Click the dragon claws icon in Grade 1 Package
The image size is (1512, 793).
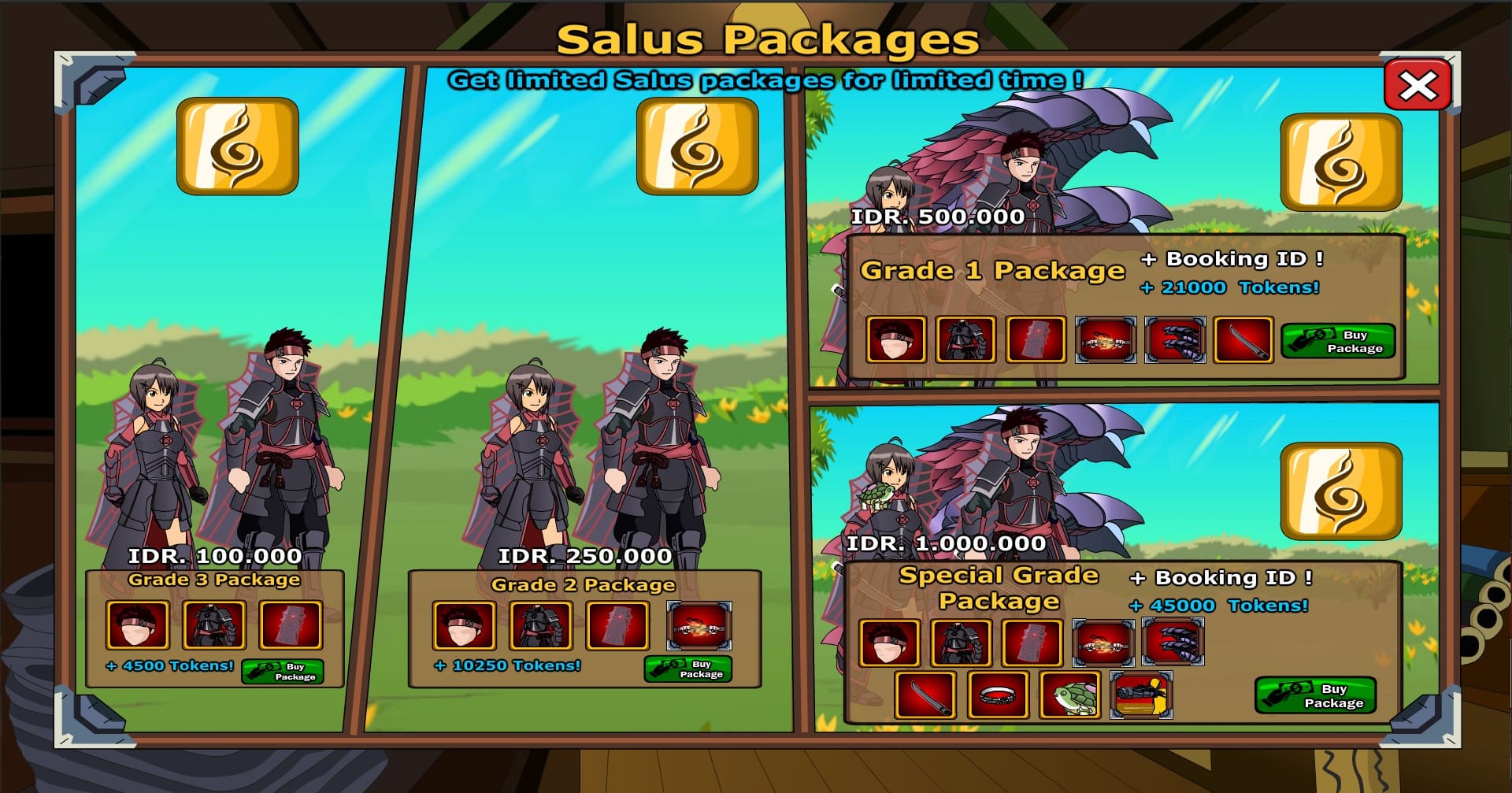1175,340
